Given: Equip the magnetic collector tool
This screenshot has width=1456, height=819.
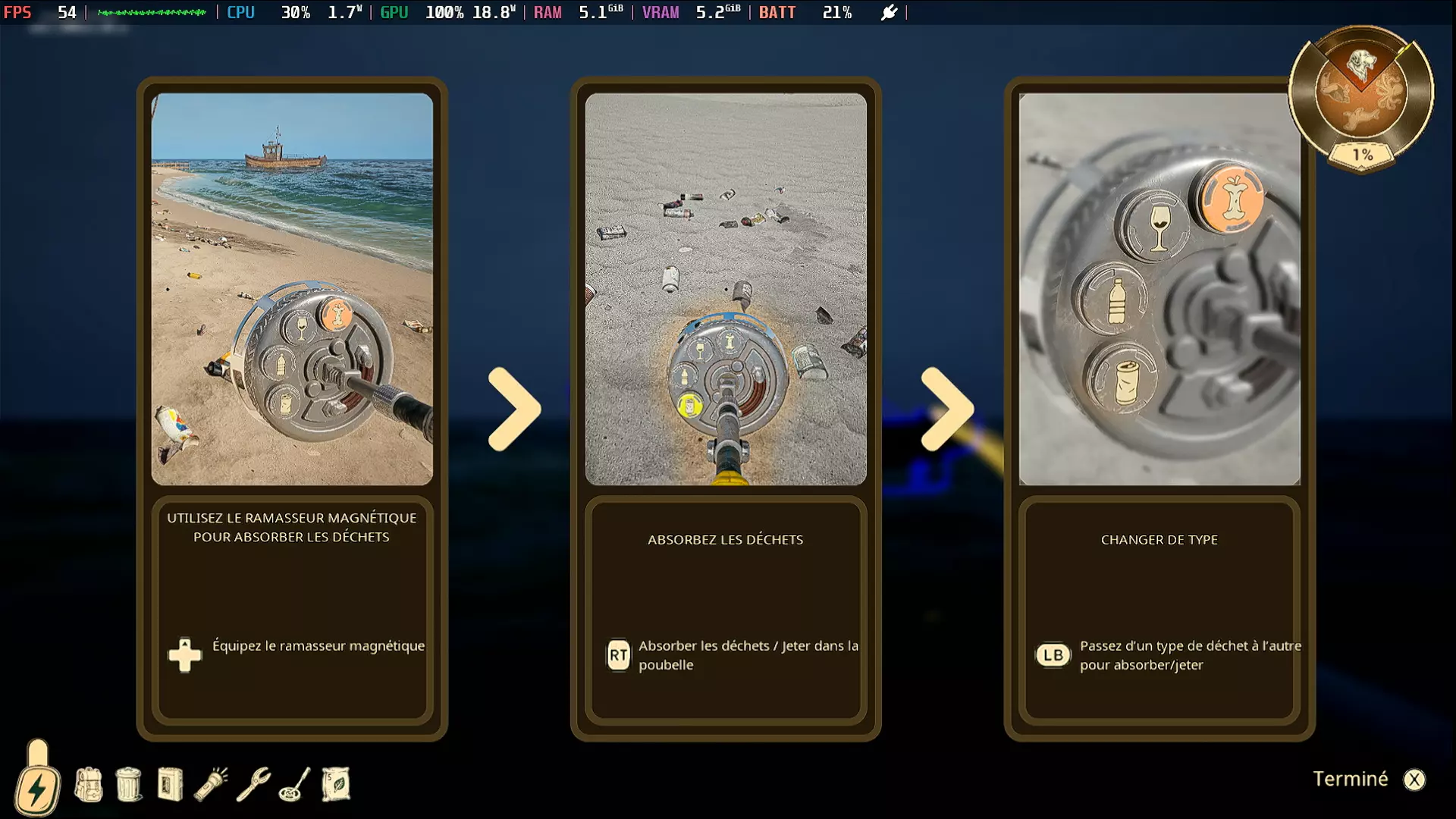Looking at the screenshot, I should 294,784.
